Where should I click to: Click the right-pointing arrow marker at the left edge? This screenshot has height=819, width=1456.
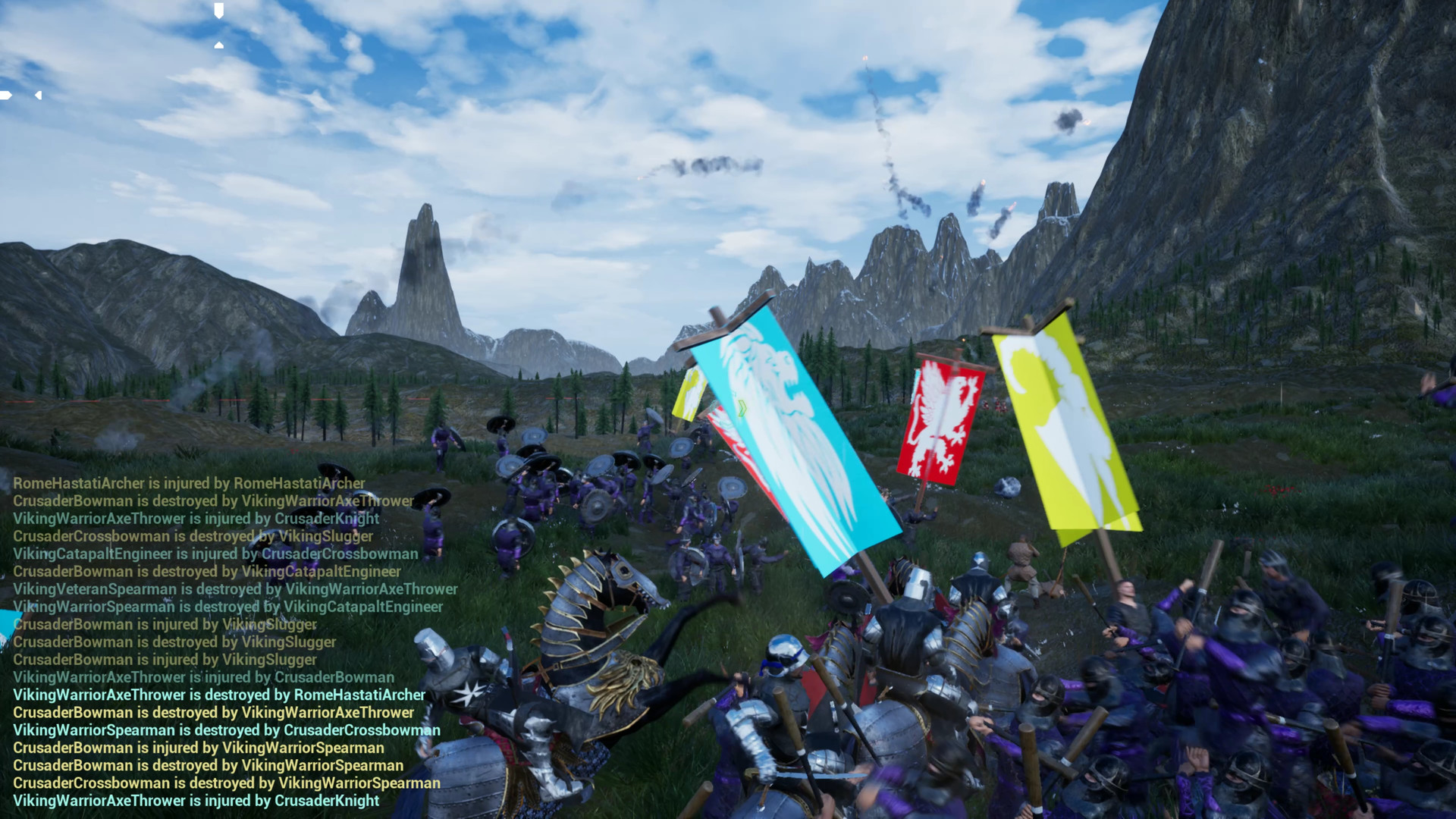pos(4,95)
